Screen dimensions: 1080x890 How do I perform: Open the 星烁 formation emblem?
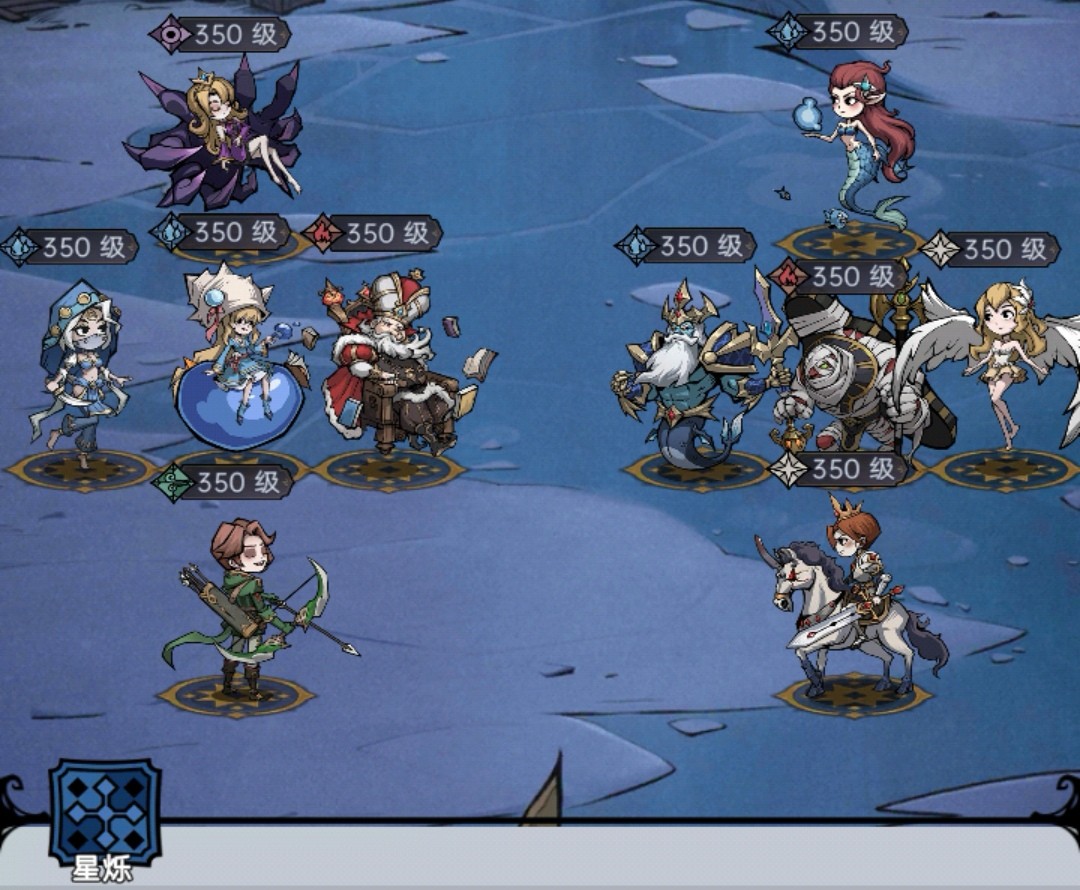coord(105,812)
